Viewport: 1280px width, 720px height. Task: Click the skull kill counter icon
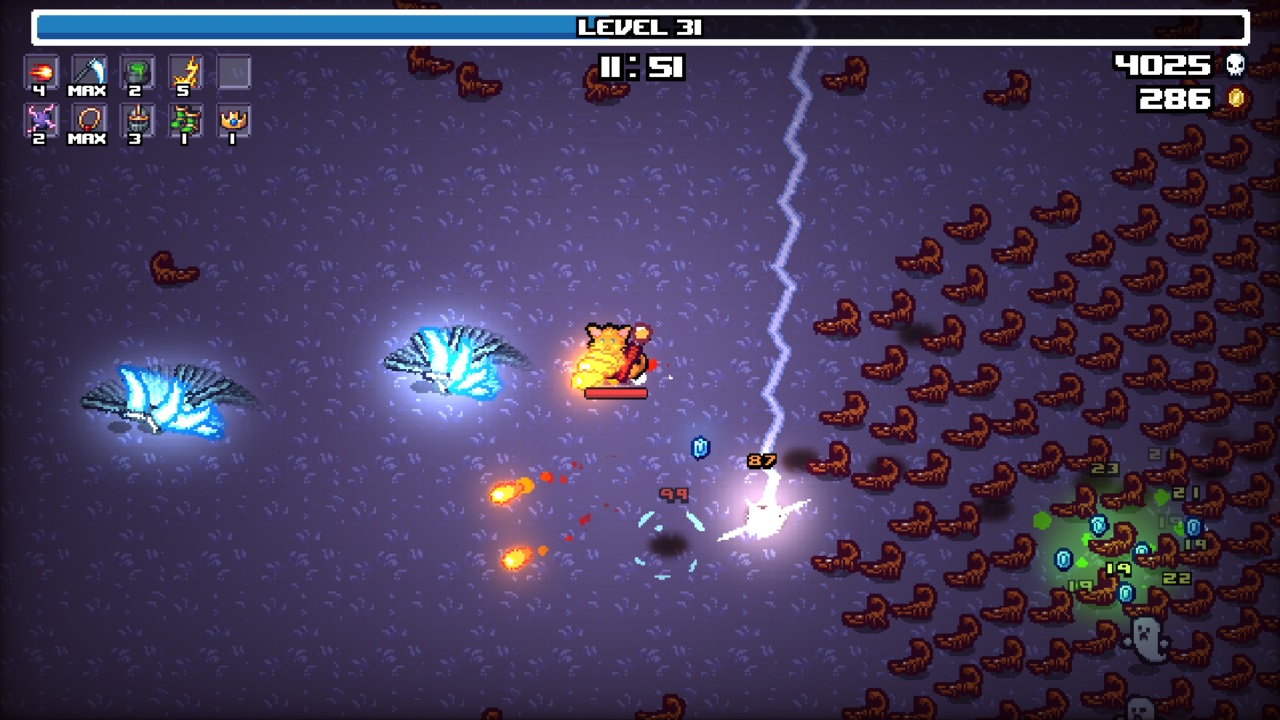click(1235, 64)
